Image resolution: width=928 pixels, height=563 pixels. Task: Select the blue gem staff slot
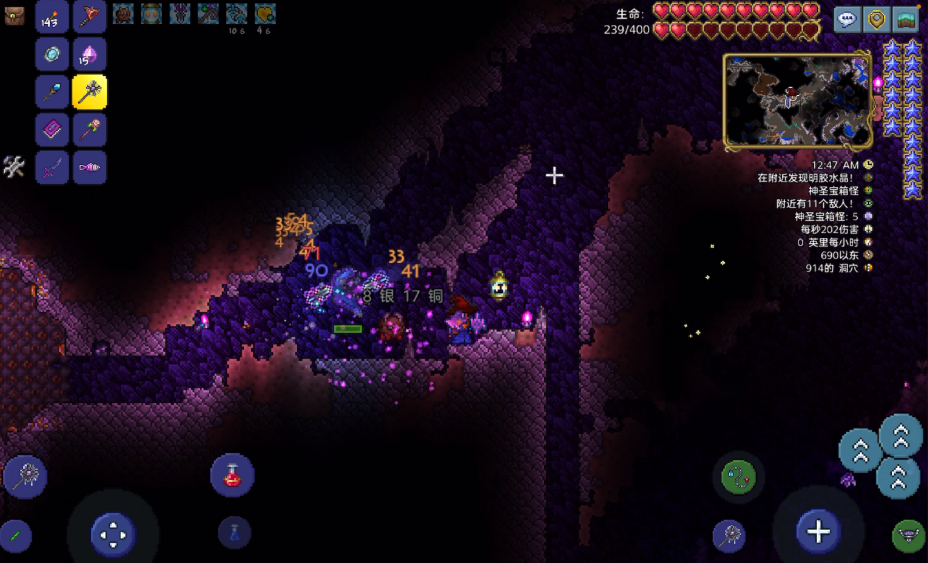pyautogui.click(x=52, y=92)
